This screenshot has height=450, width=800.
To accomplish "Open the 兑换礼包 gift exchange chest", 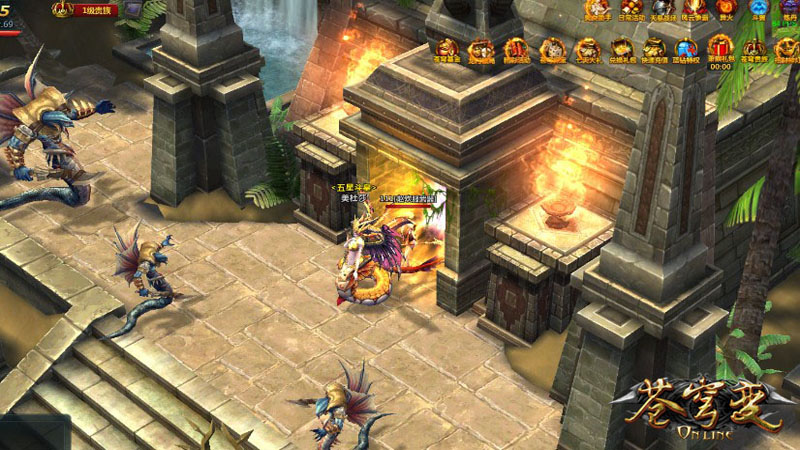I will 622,48.
